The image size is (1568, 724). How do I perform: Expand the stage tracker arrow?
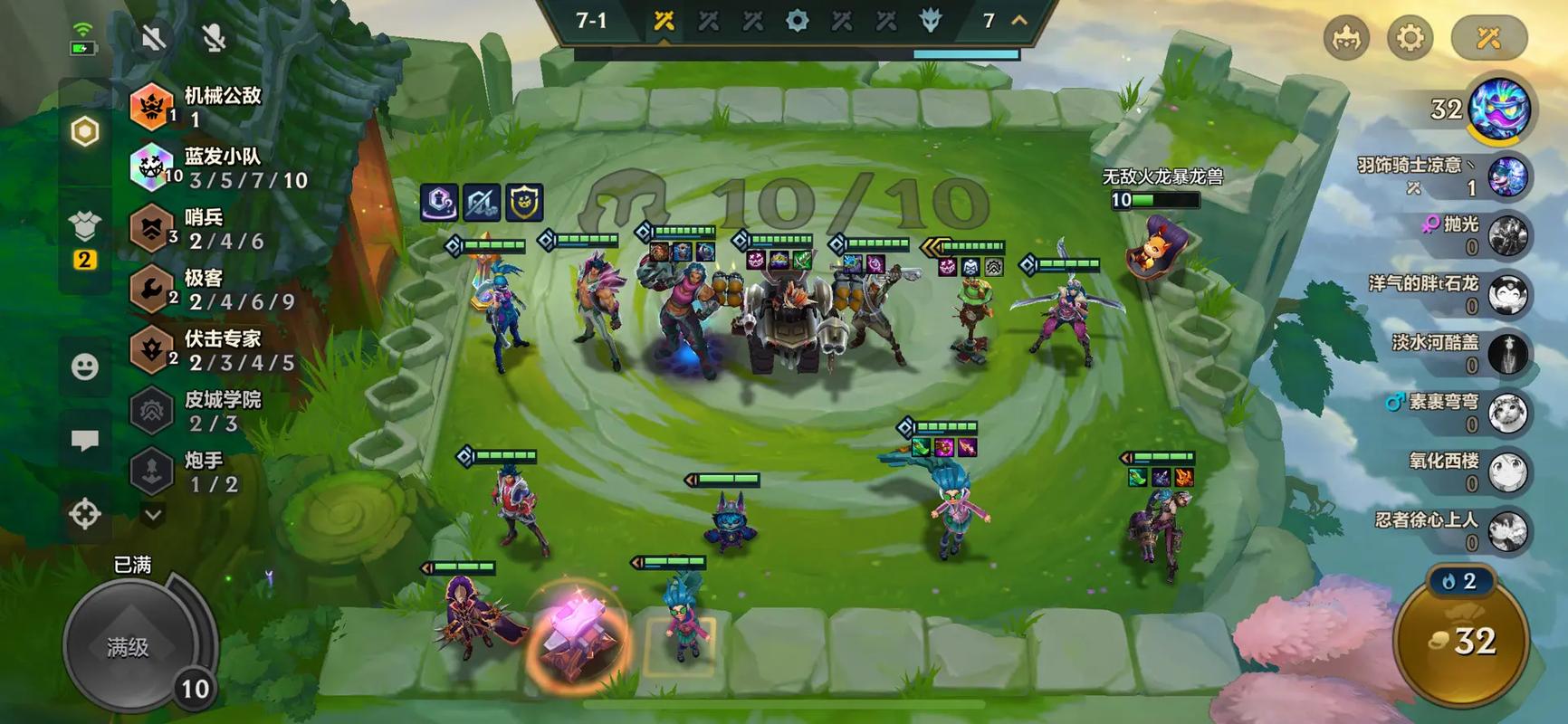pos(1019,20)
